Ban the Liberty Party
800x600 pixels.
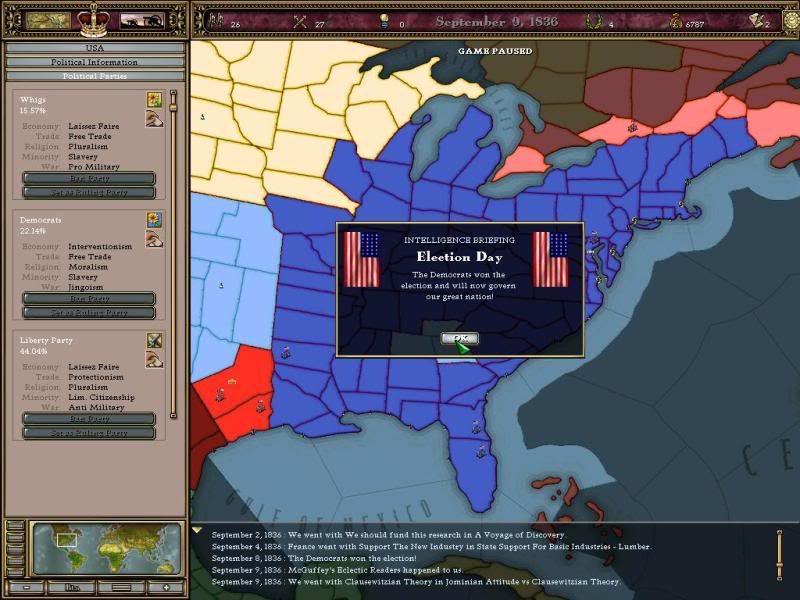tap(89, 419)
